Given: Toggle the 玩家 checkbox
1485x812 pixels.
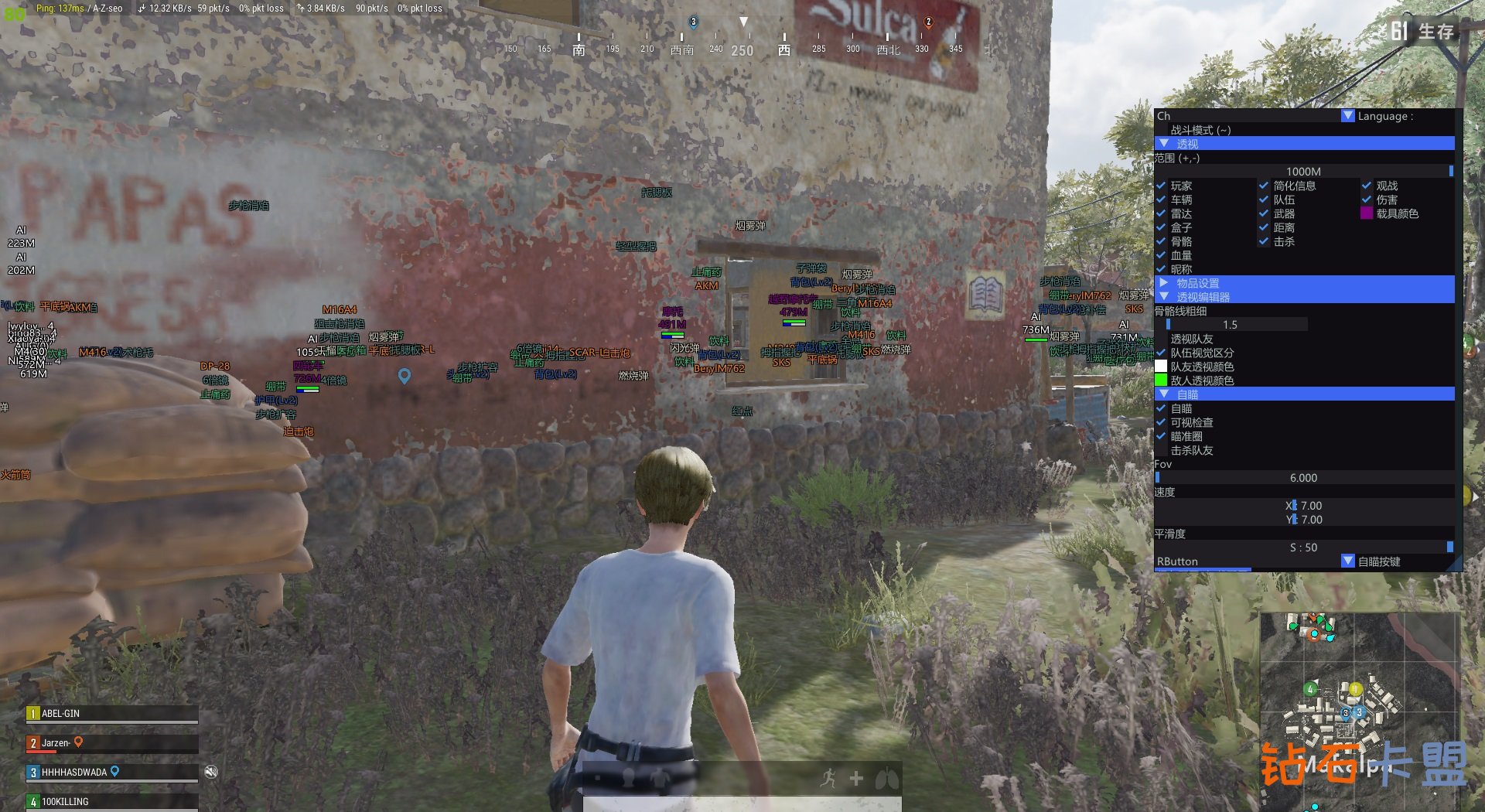Looking at the screenshot, I should [x=1162, y=186].
